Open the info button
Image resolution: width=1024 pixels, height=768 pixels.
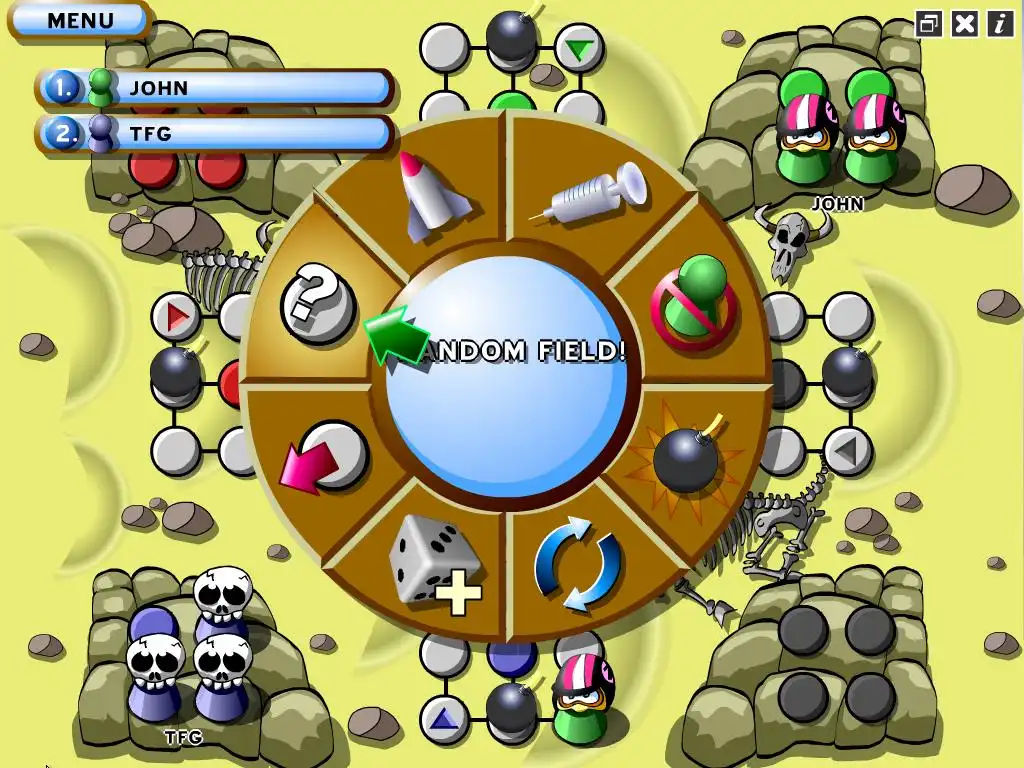pyautogui.click(x=1001, y=23)
